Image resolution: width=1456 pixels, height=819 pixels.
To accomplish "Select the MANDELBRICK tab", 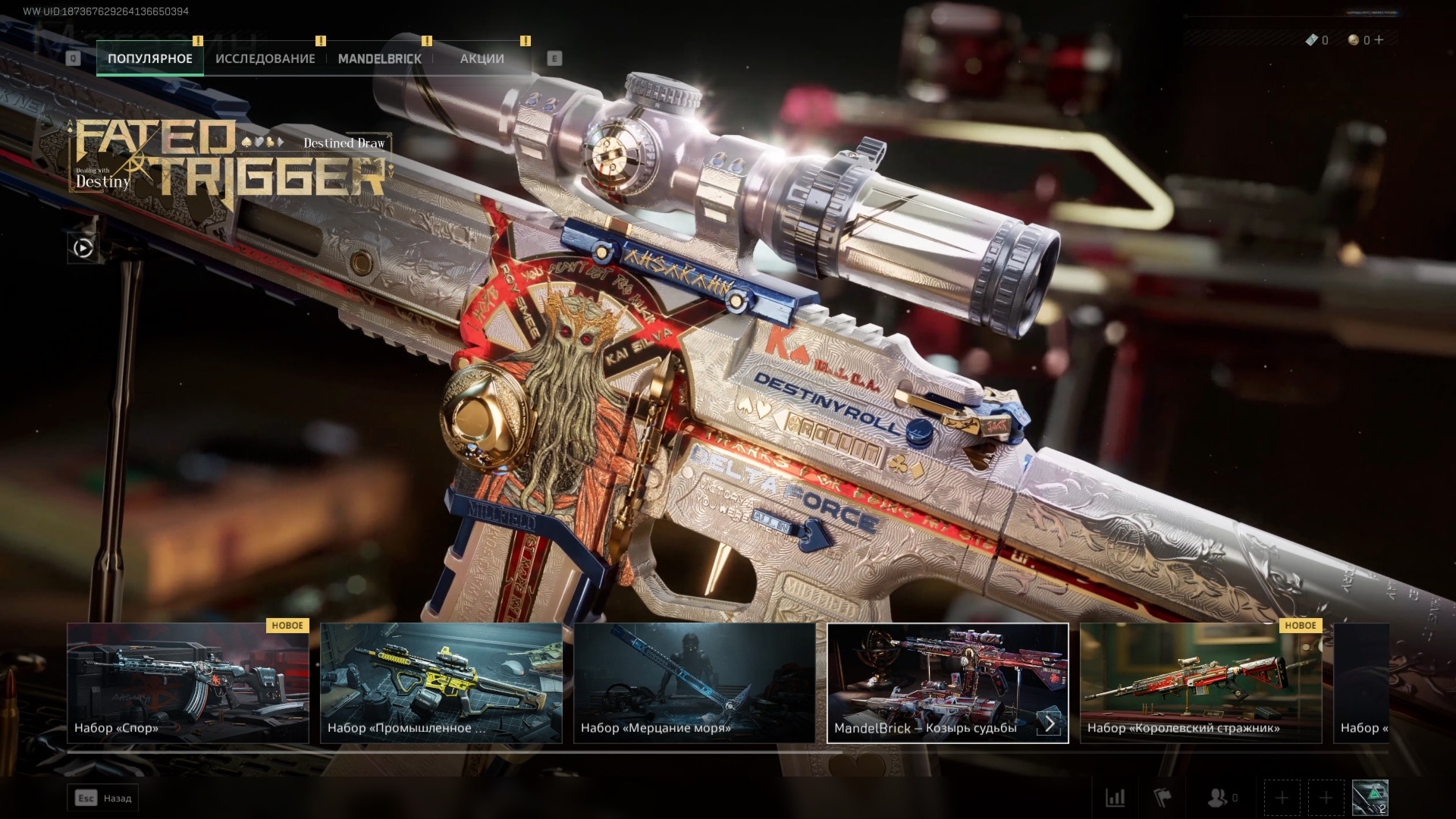I will [x=379, y=58].
